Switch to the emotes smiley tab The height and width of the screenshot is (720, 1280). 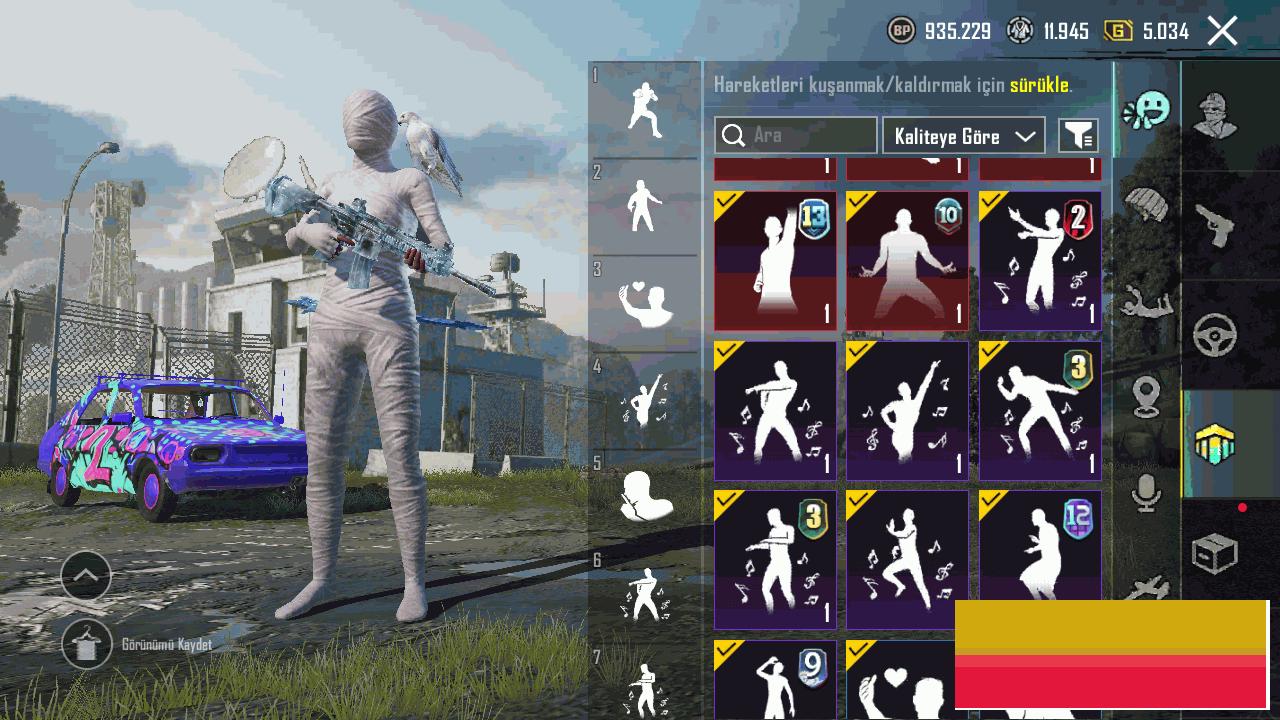click(1146, 110)
